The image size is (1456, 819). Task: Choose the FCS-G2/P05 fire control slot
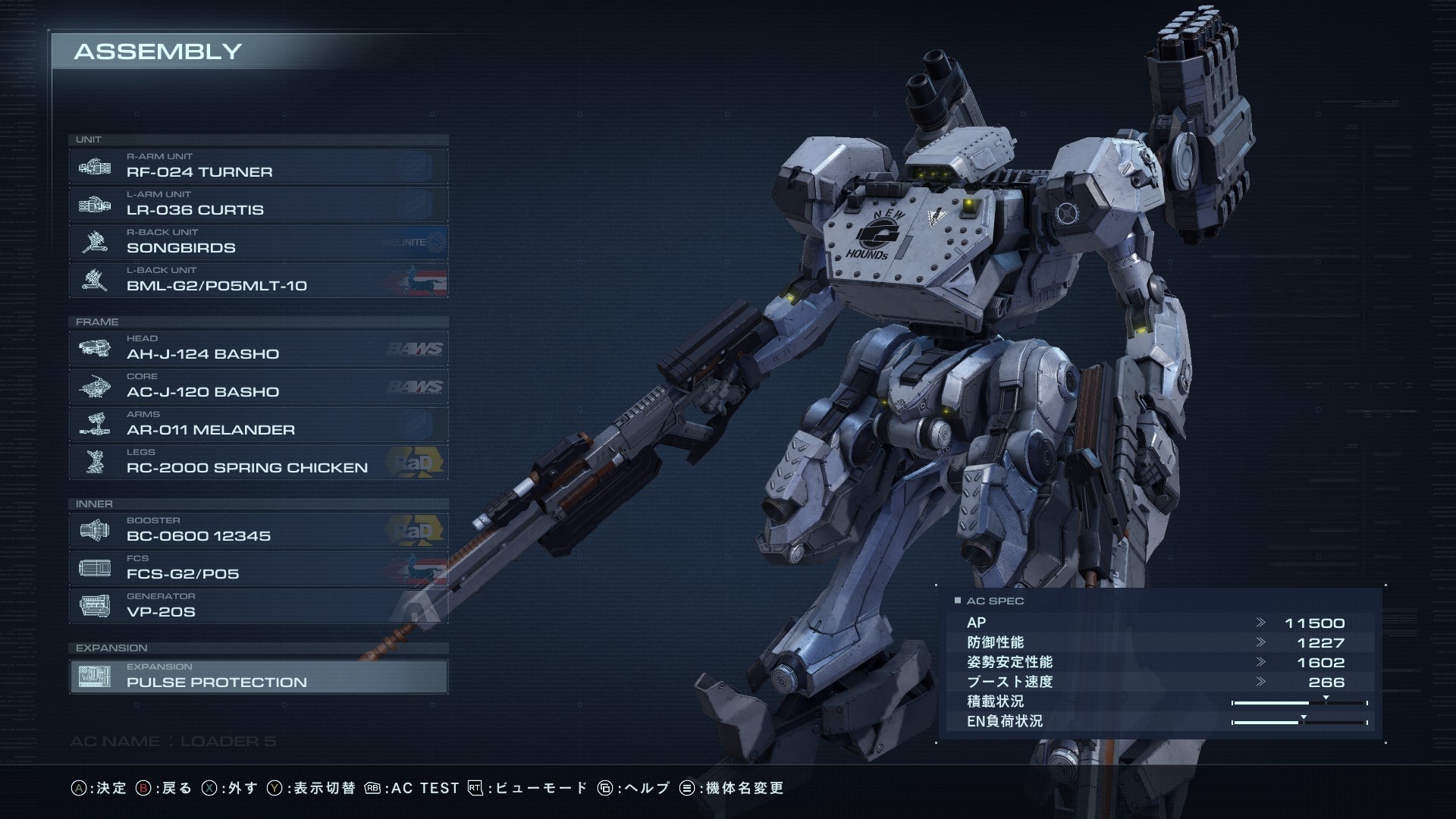[258, 568]
